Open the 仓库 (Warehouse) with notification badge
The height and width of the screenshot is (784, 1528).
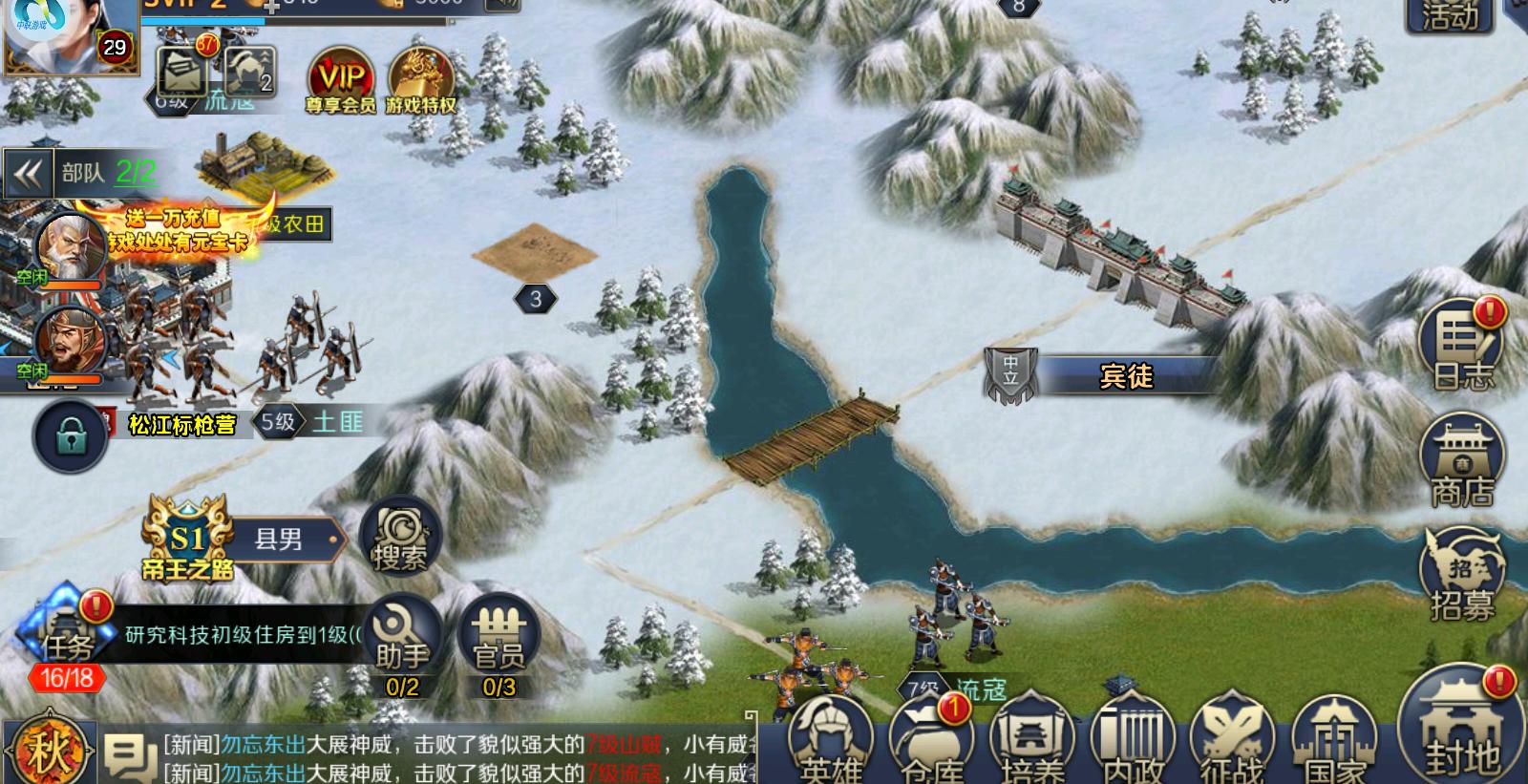coord(927,740)
